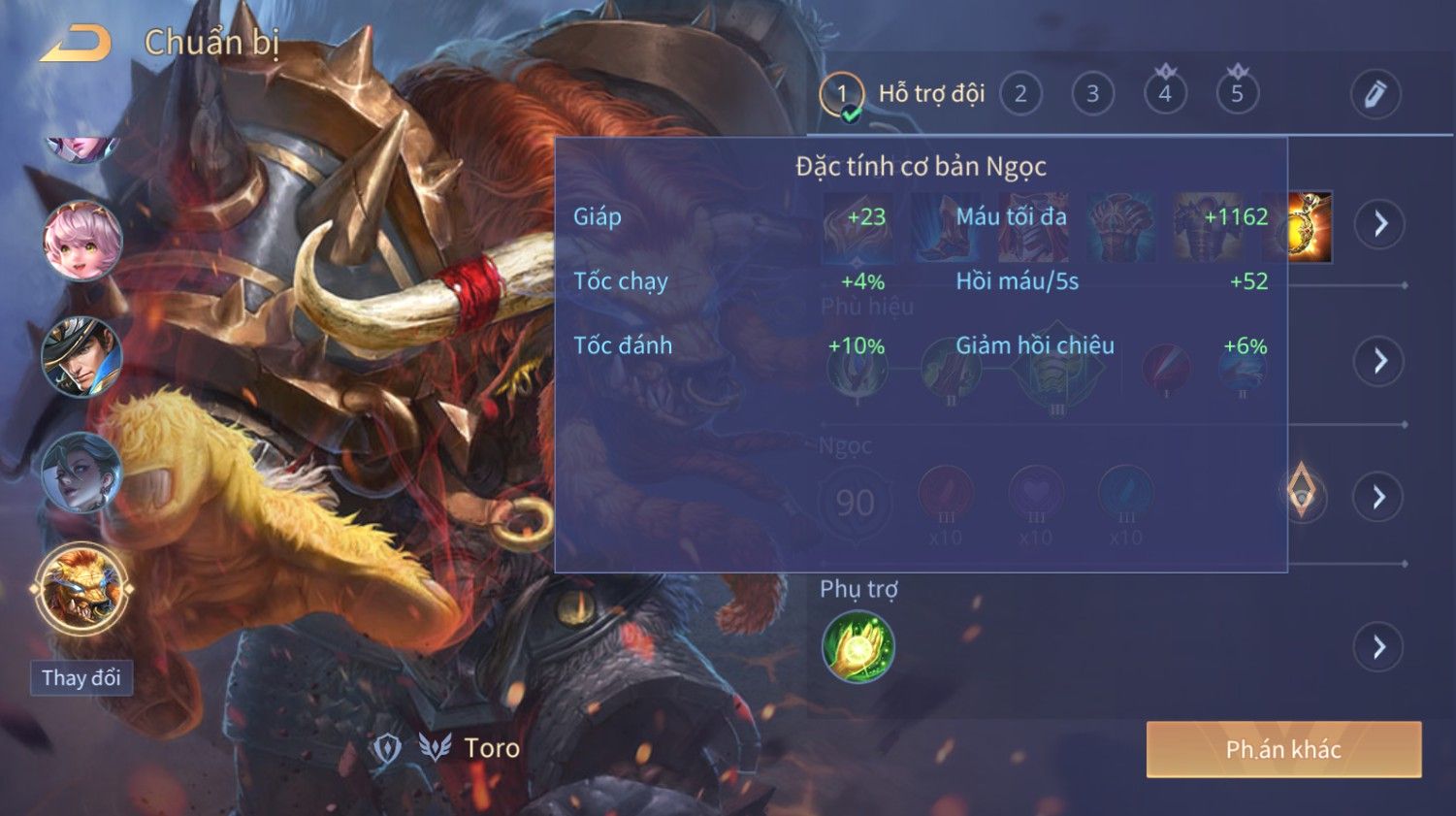Edit loadout name with pencil icon
The width and height of the screenshot is (1456, 816).
1375,94
